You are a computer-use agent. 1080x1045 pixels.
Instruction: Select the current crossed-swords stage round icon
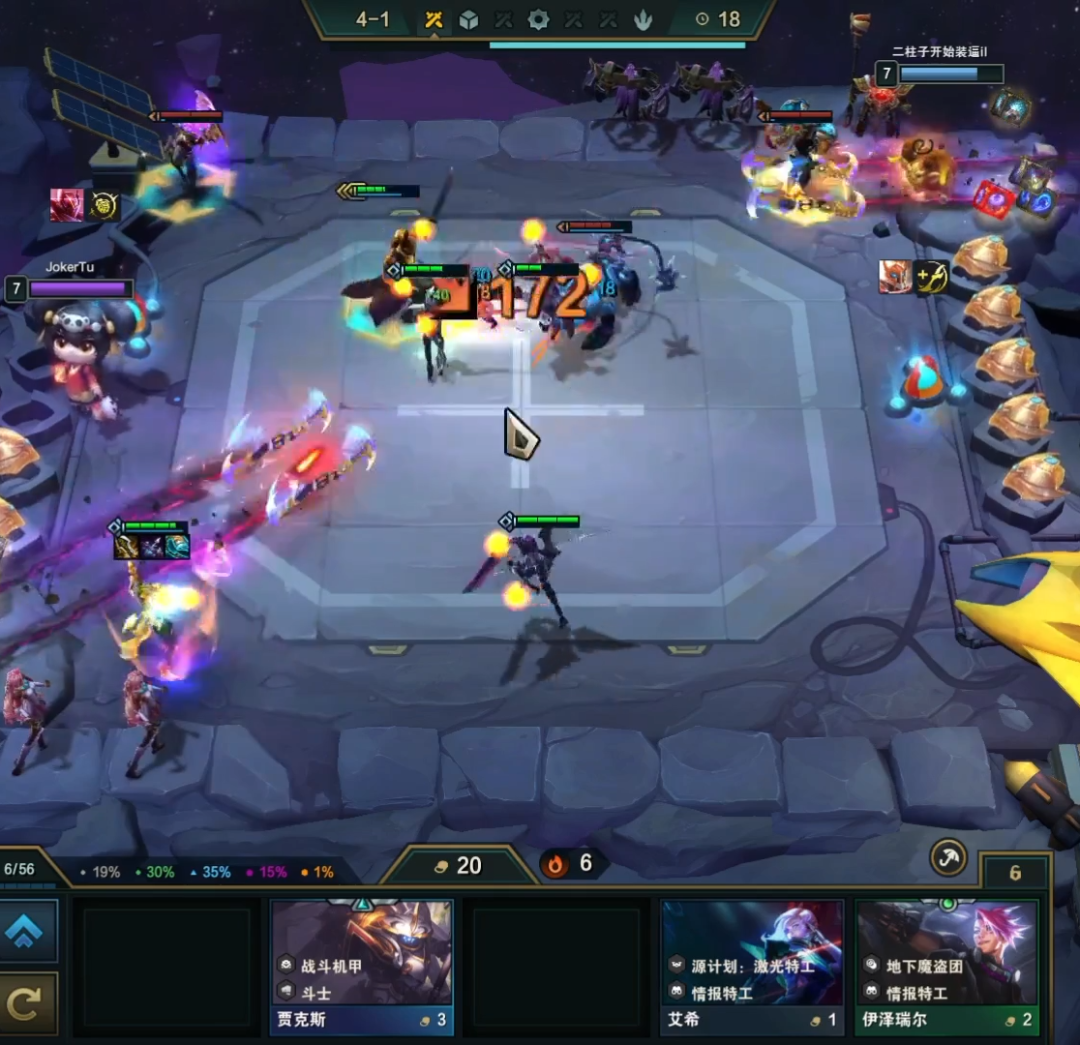click(434, 20)
